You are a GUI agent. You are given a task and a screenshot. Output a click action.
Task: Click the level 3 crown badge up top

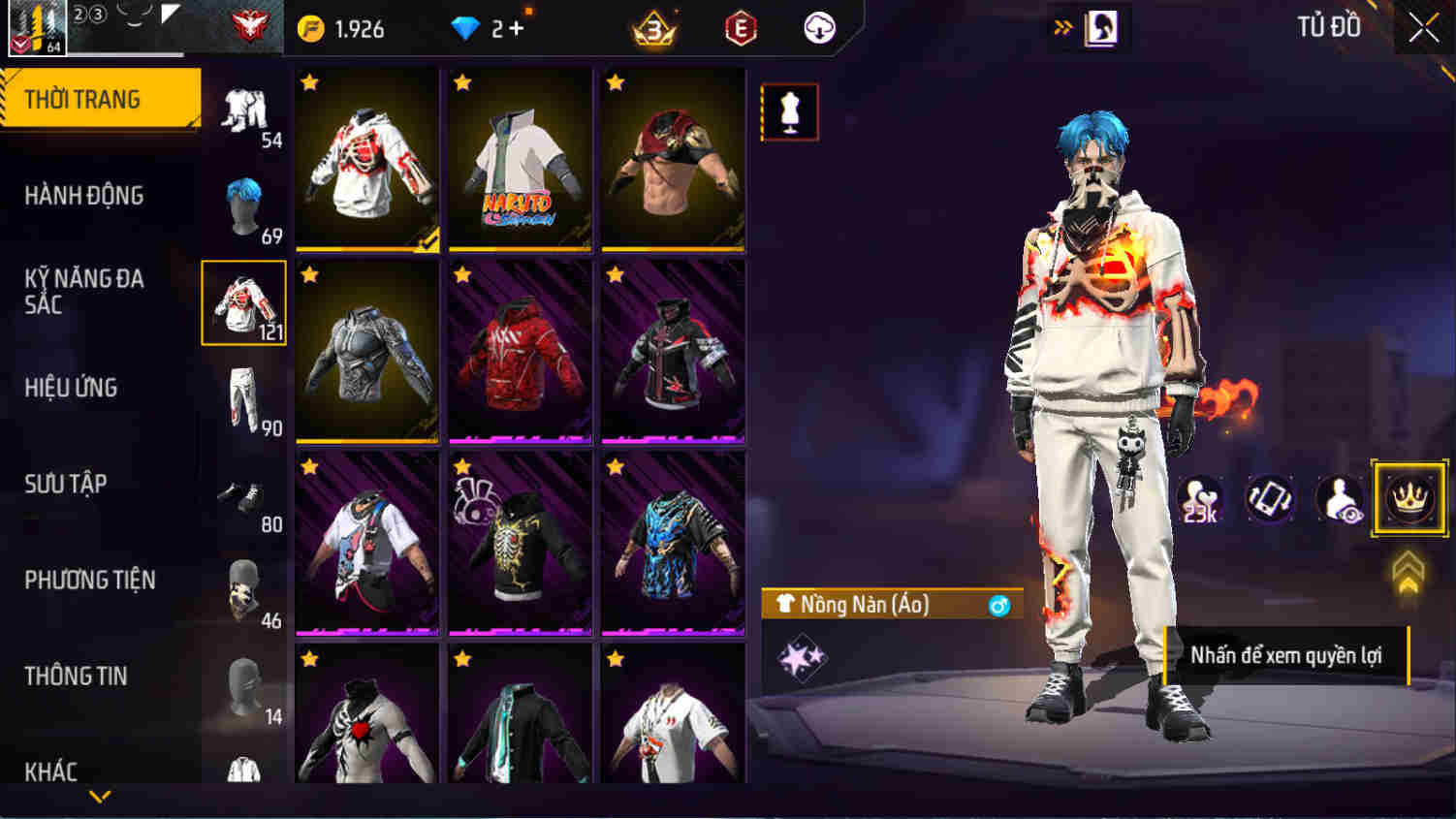tap(652, 28)
